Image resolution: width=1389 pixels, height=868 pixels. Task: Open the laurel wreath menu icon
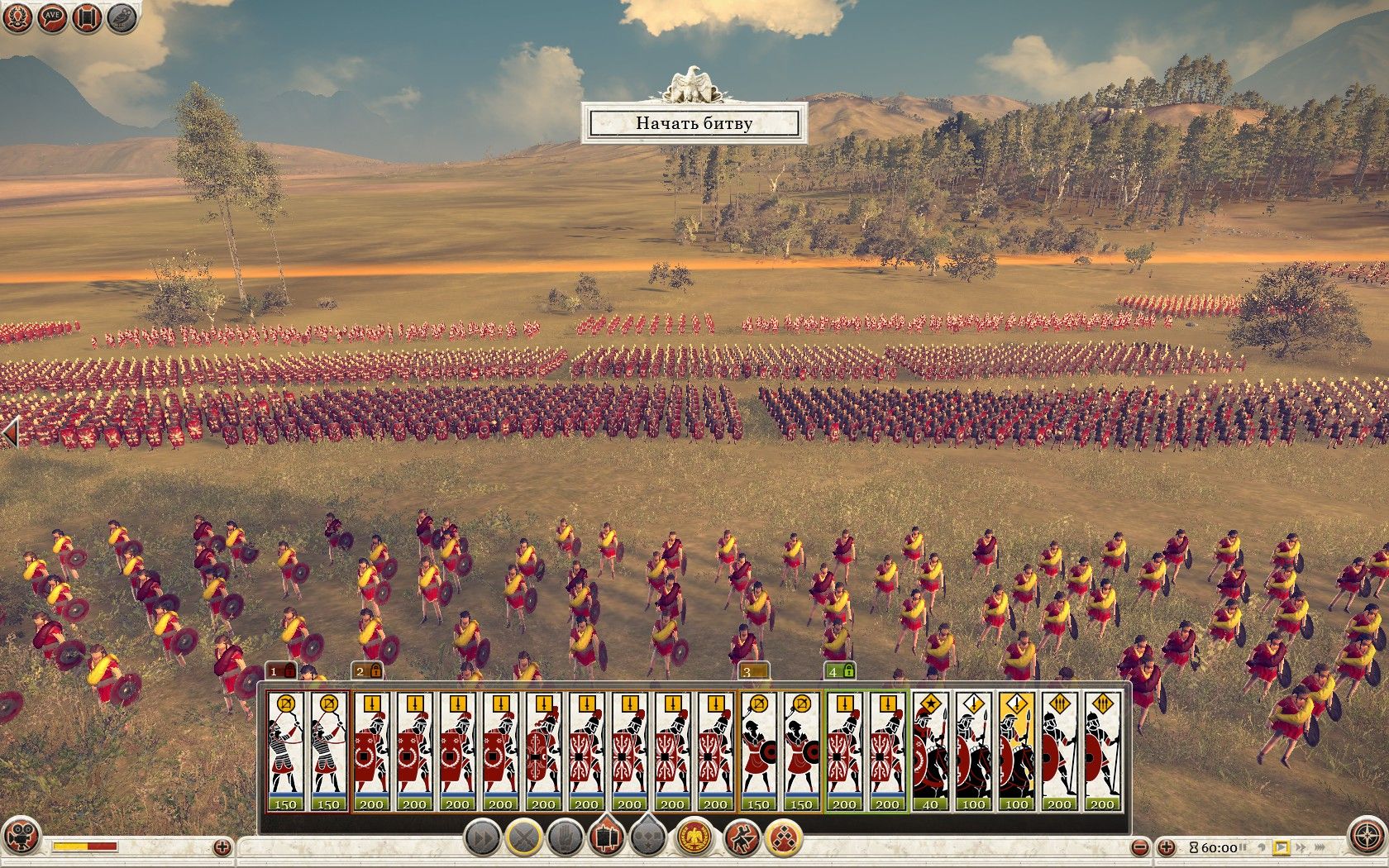coord(17,17)
